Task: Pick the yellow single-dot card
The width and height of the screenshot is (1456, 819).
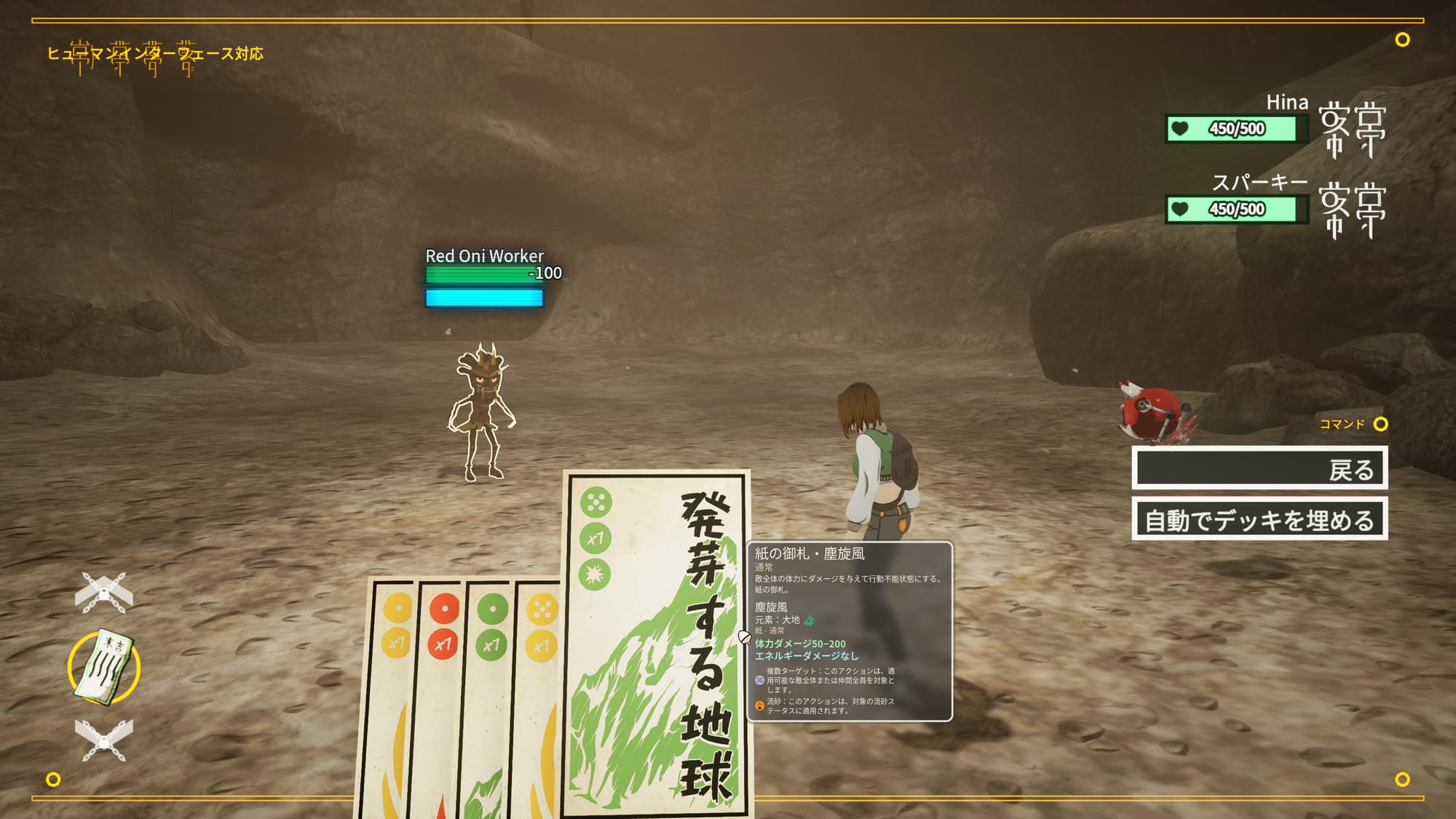Action: (392, 692)
